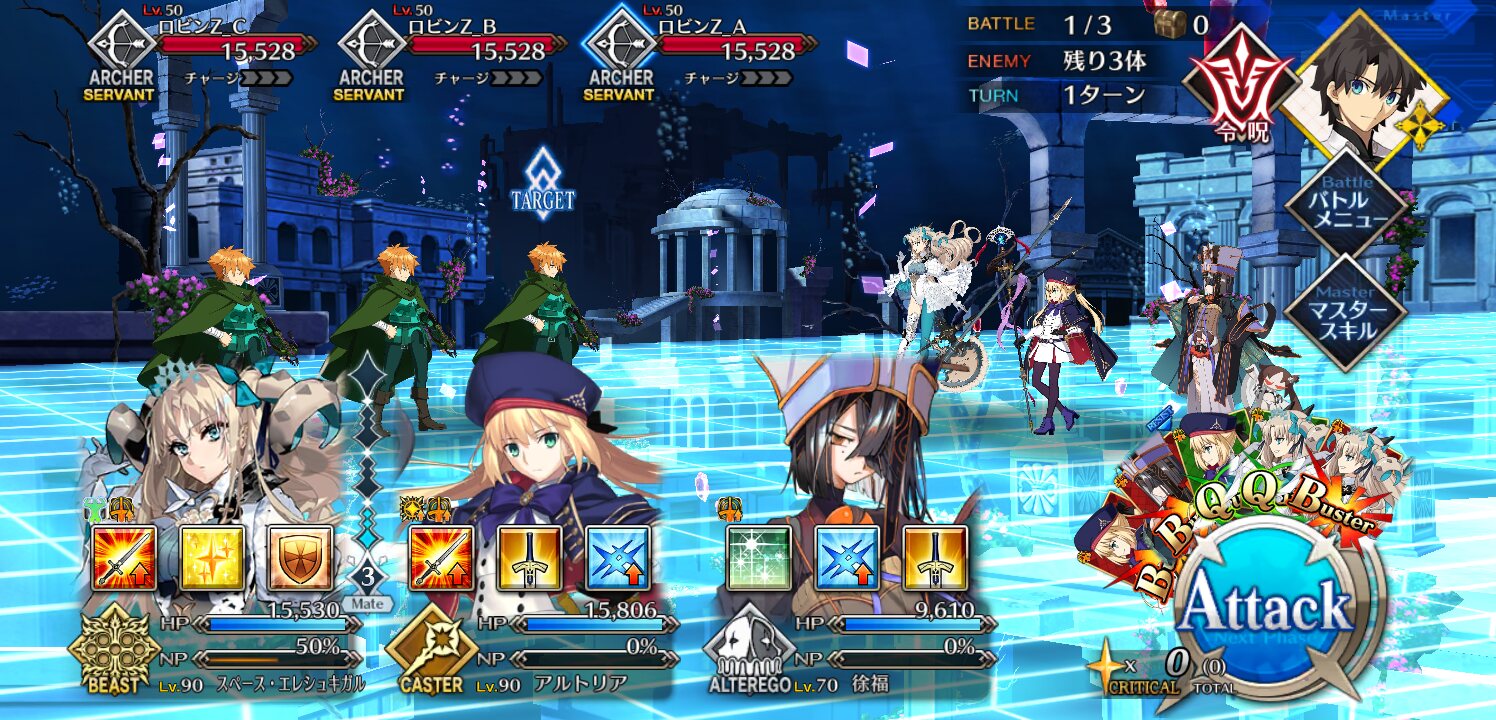This screenshot has height=720, width=1496.
Task: Use Artoria Caster's red sword attack-up skill
Action: [442, 557]
